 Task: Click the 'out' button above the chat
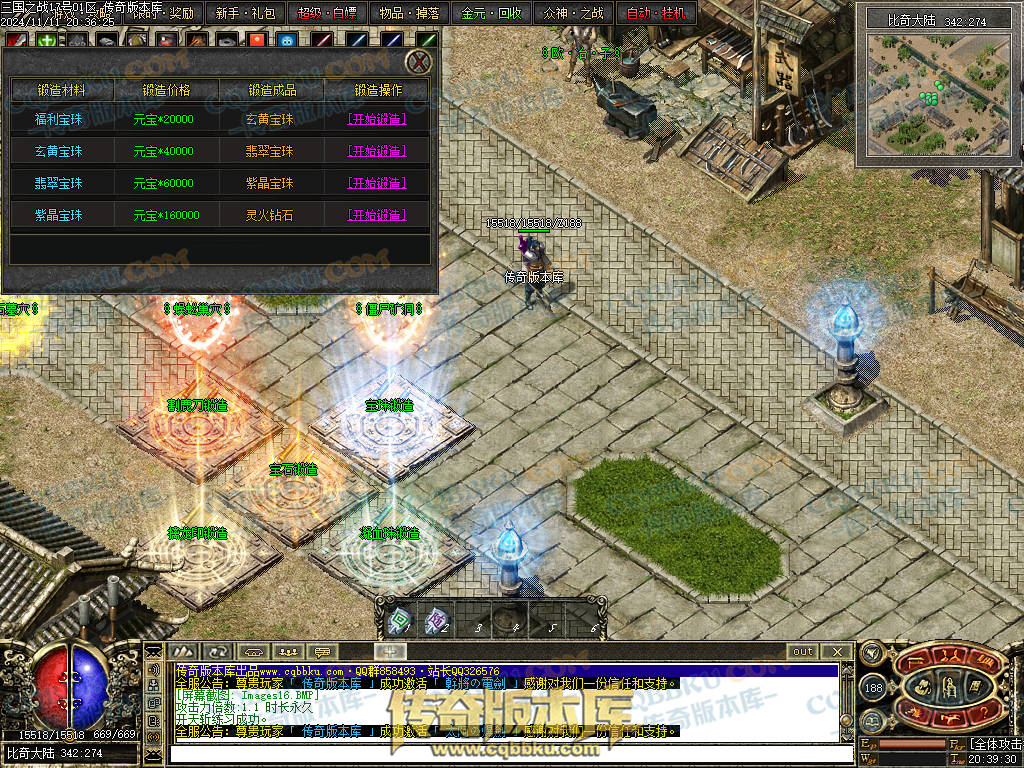[803, 652]
